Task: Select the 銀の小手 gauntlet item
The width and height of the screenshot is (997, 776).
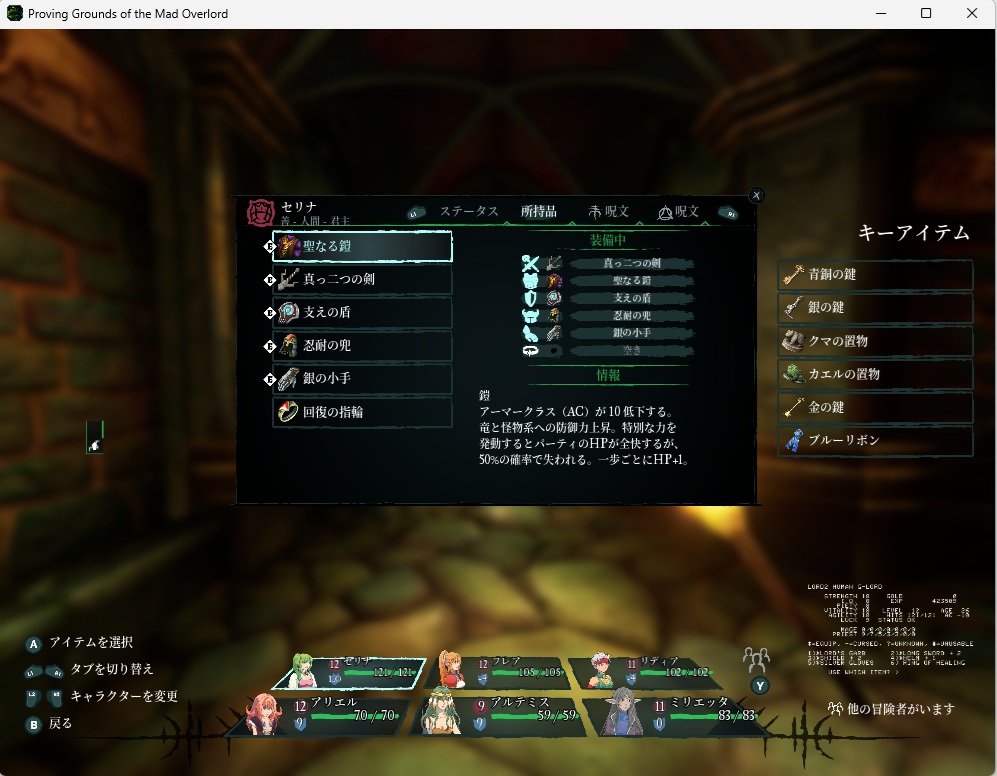Action: pyautogui.click(x=362, y=379)
